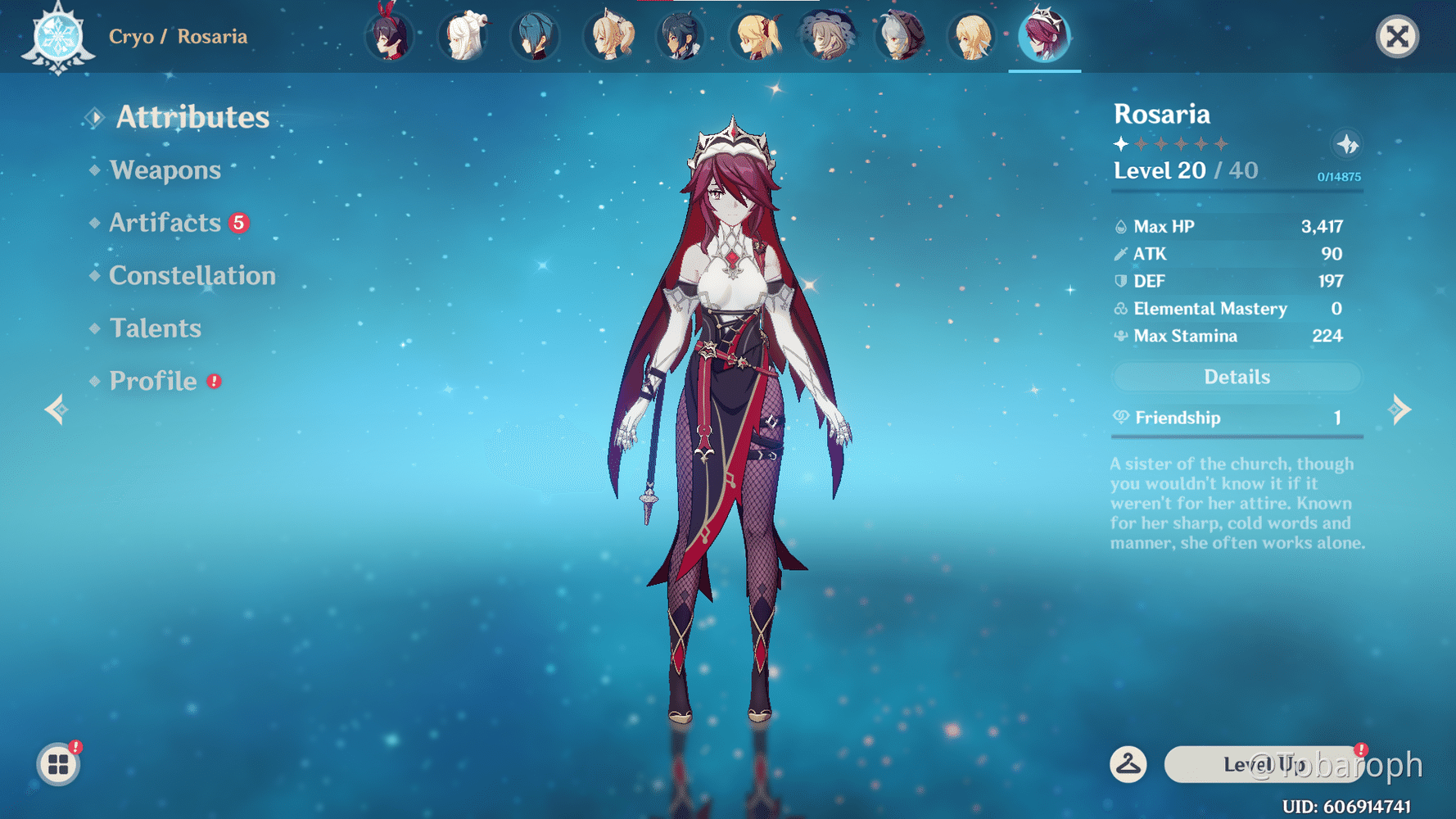The width and height of the screenshot is (1456, 819).
Task: Open the Profile section with the alert mark
Action: coord(153,381)
